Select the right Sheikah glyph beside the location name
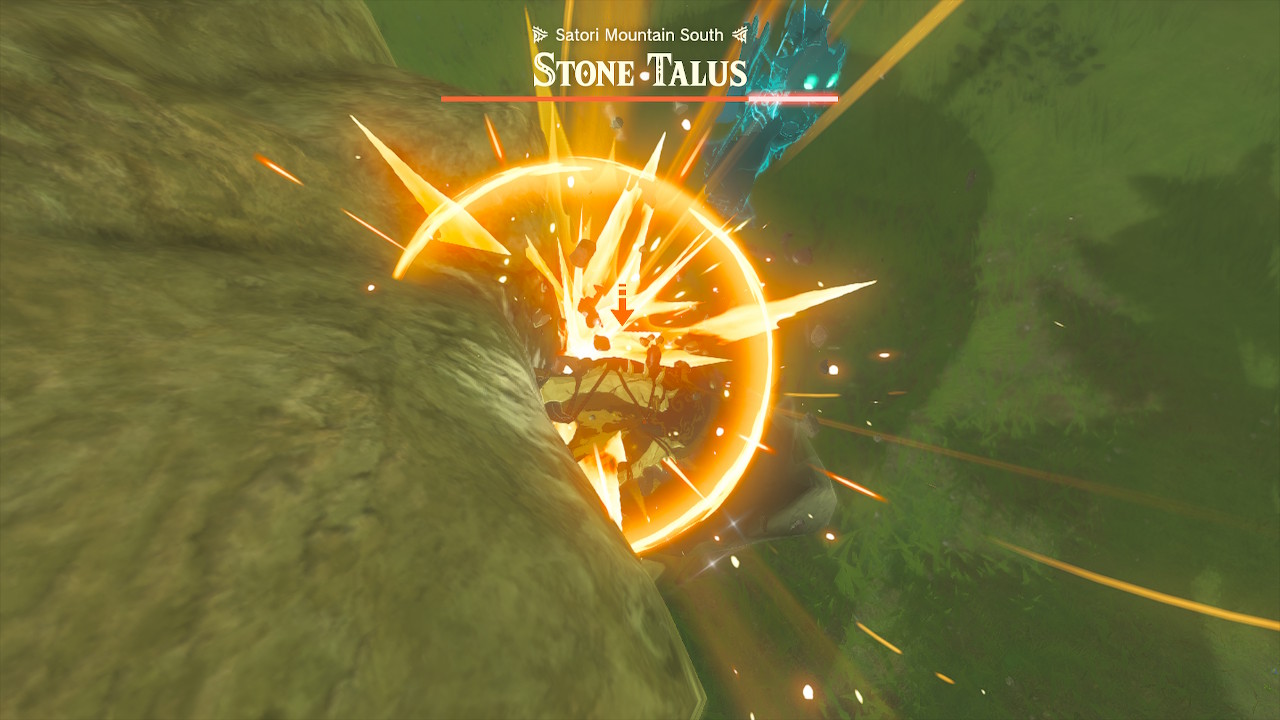Viewport: 1280px width, 720px height. click(742, 34)
